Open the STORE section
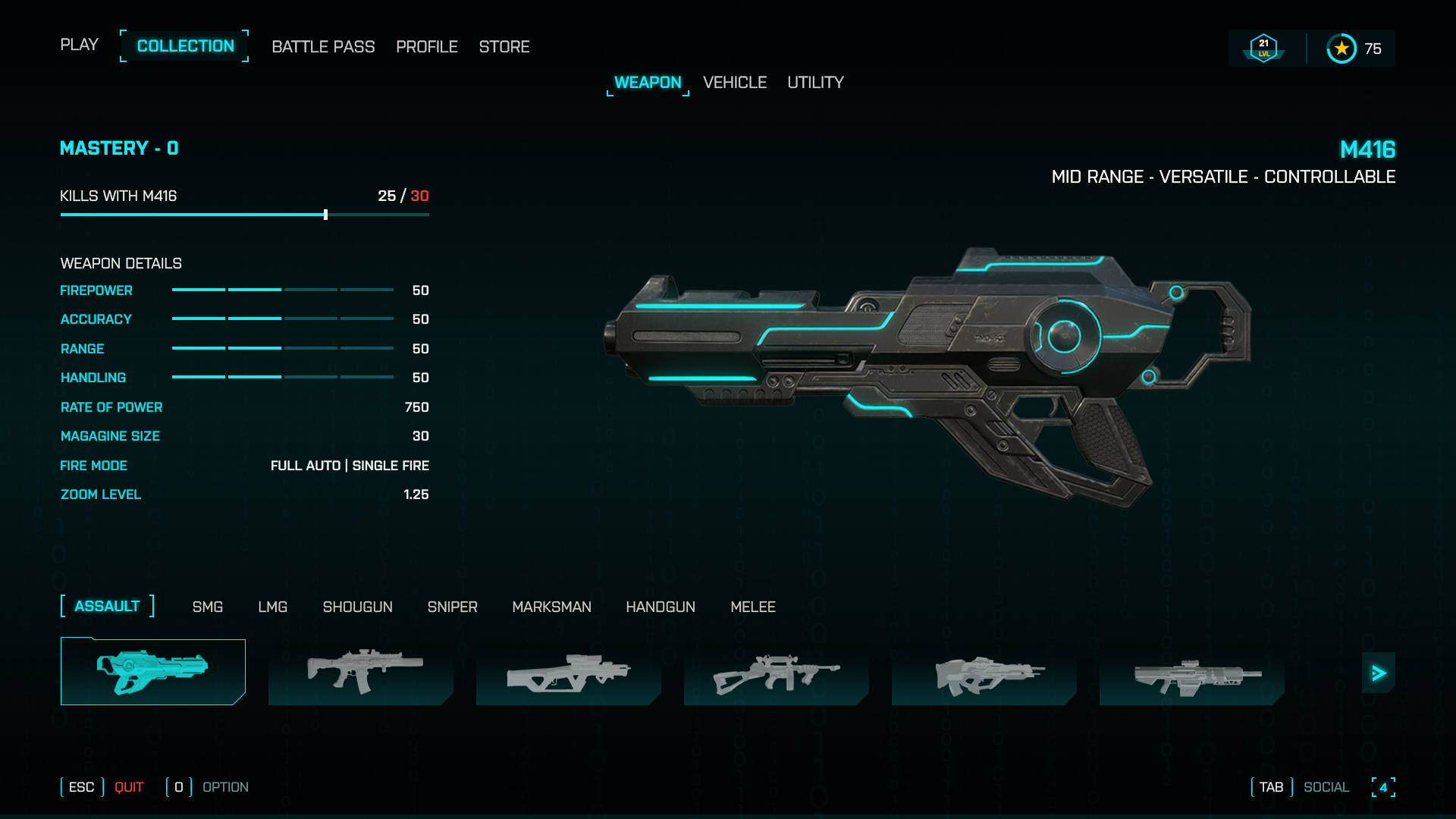 pyautogui.click(x=504, y=46)
